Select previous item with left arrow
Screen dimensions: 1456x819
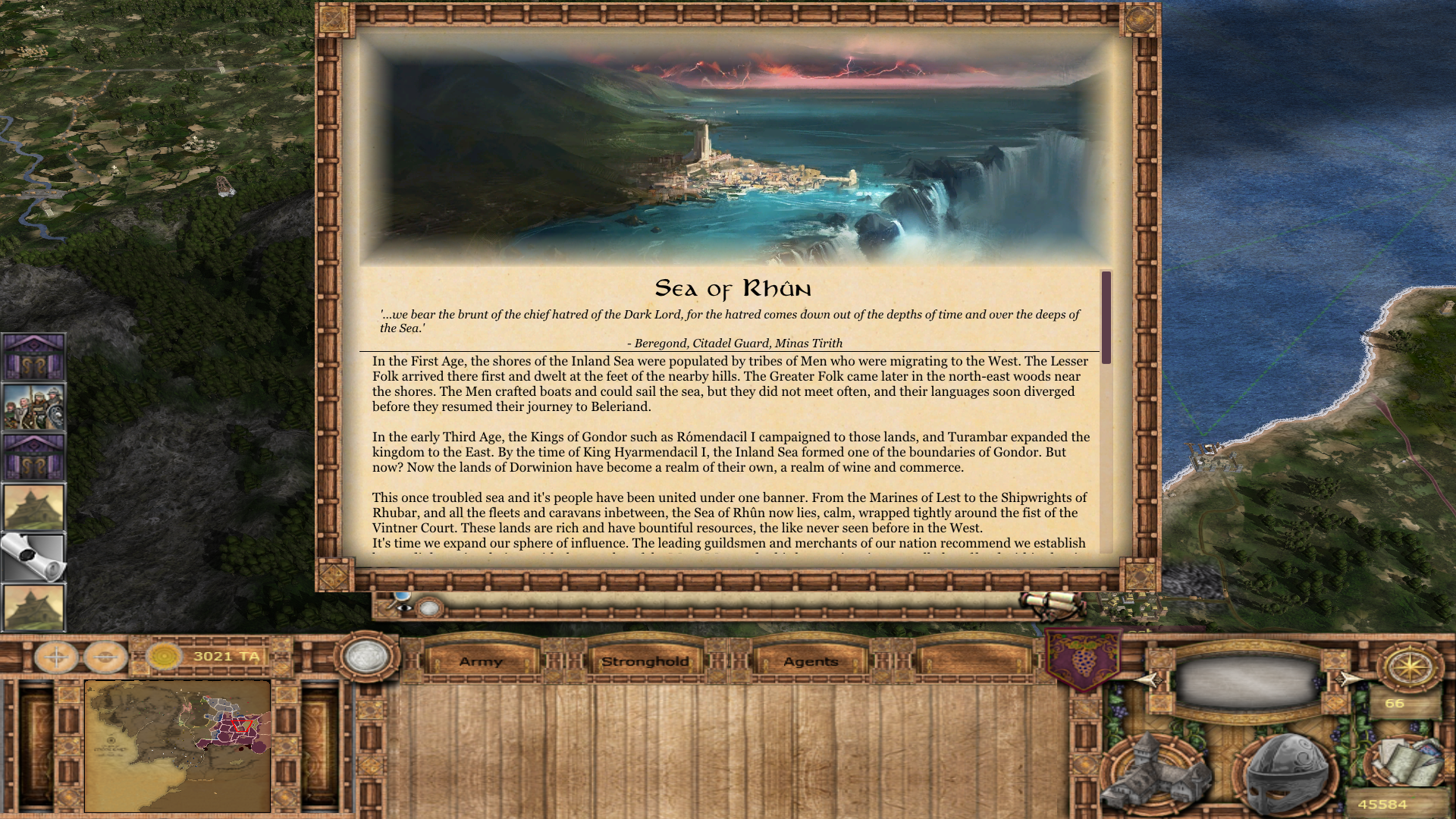click(x=1149, y=679)
